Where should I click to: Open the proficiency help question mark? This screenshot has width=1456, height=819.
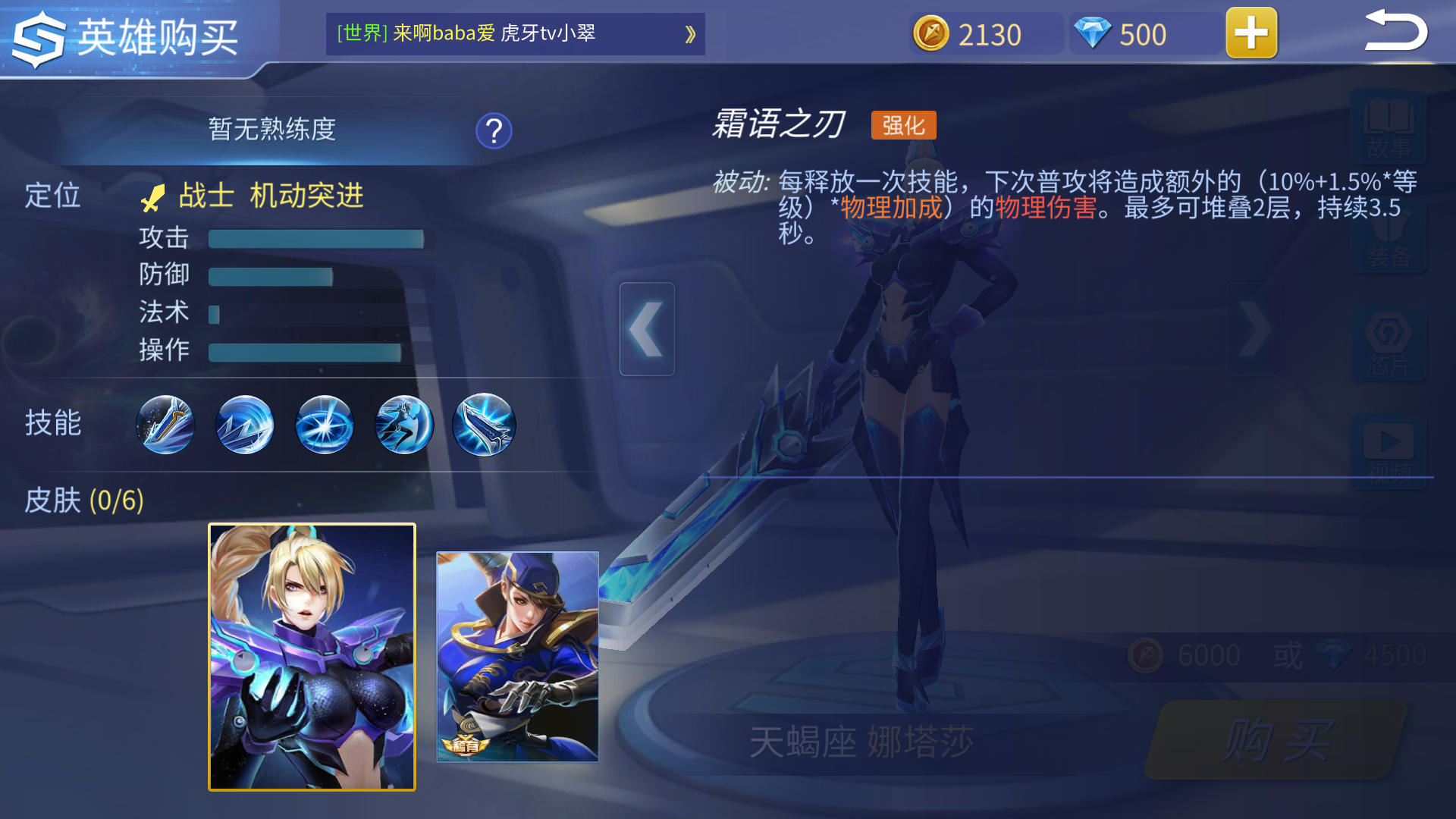(493, 130)
